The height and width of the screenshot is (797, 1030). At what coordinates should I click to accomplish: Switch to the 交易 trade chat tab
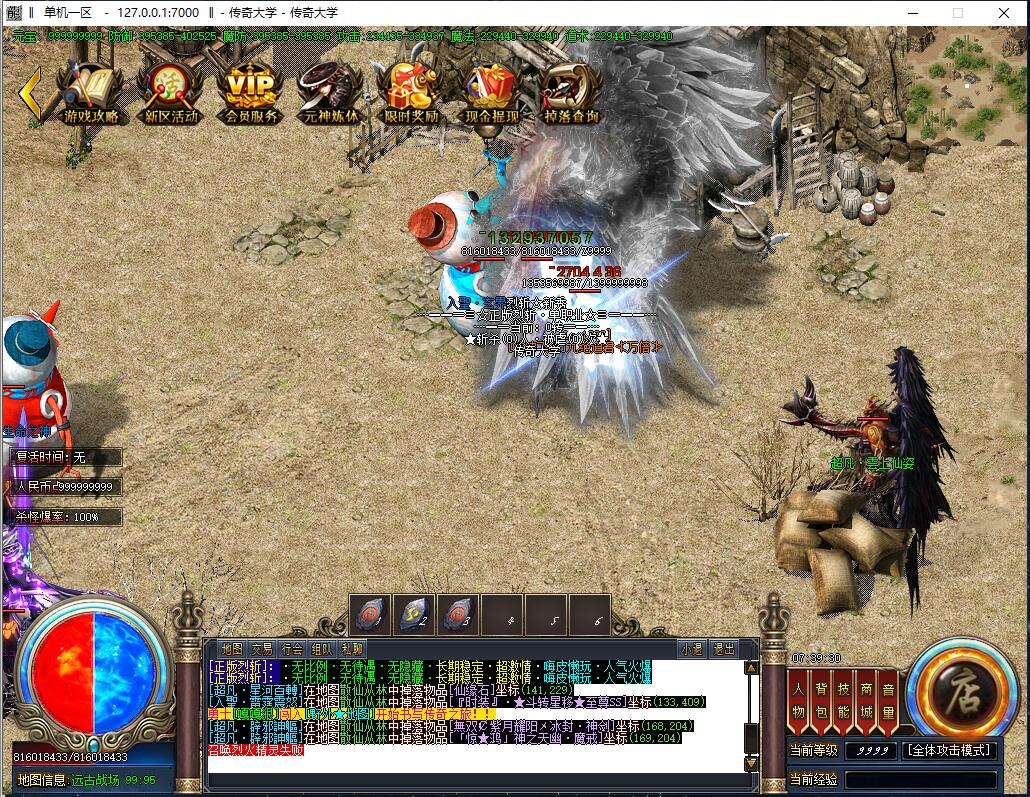(262, 648)
